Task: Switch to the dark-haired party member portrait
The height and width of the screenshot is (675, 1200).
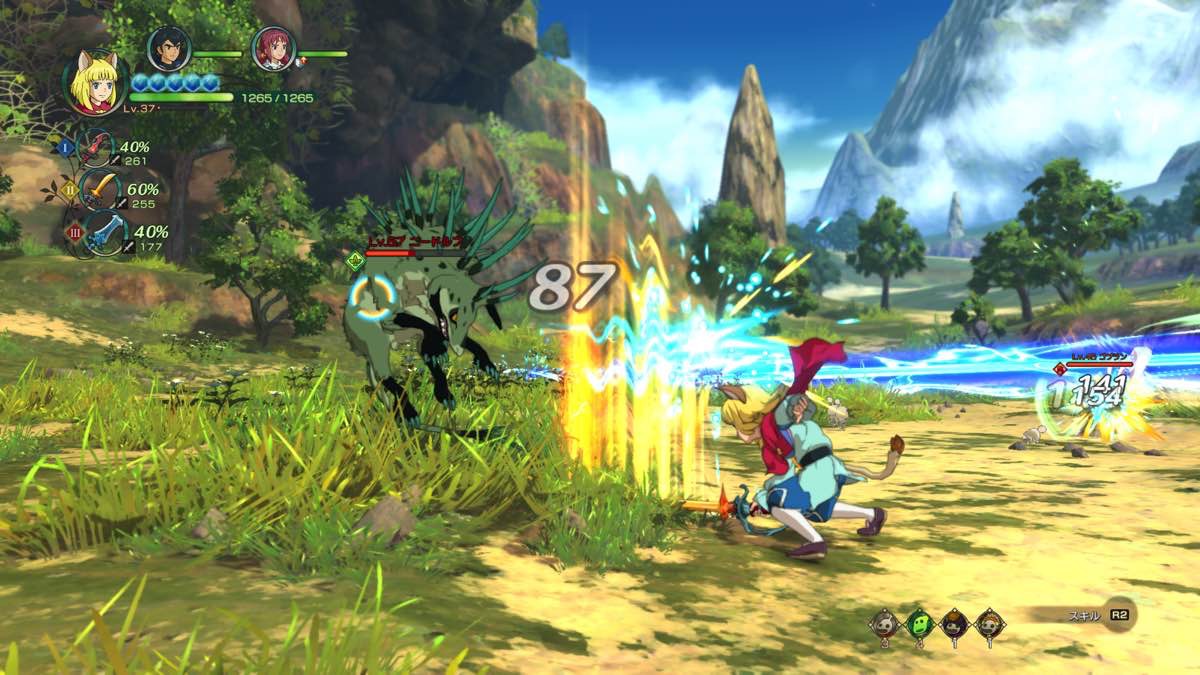Action: coord(169,48)
